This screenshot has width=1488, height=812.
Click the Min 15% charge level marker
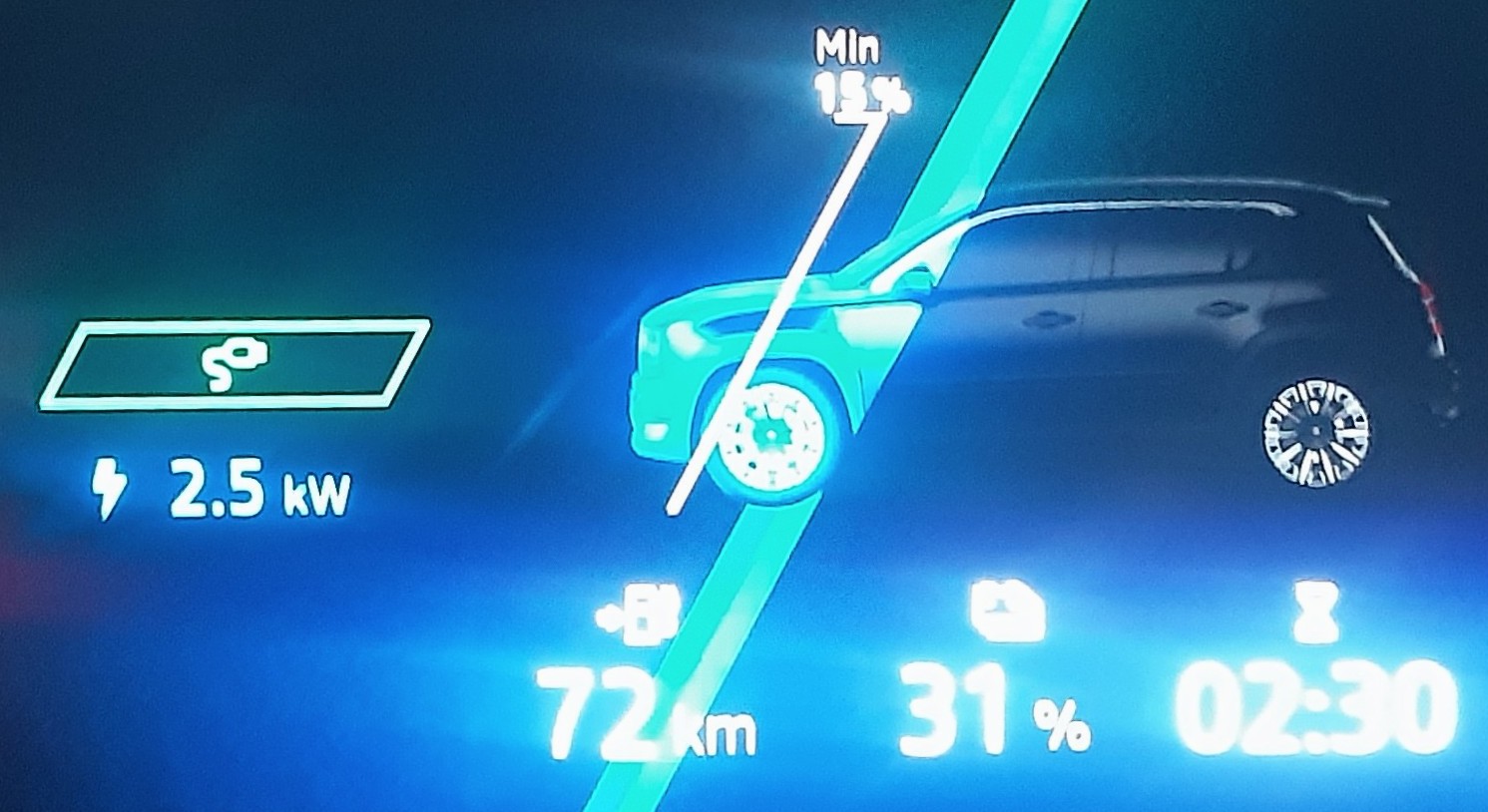(x=858, y=77)
